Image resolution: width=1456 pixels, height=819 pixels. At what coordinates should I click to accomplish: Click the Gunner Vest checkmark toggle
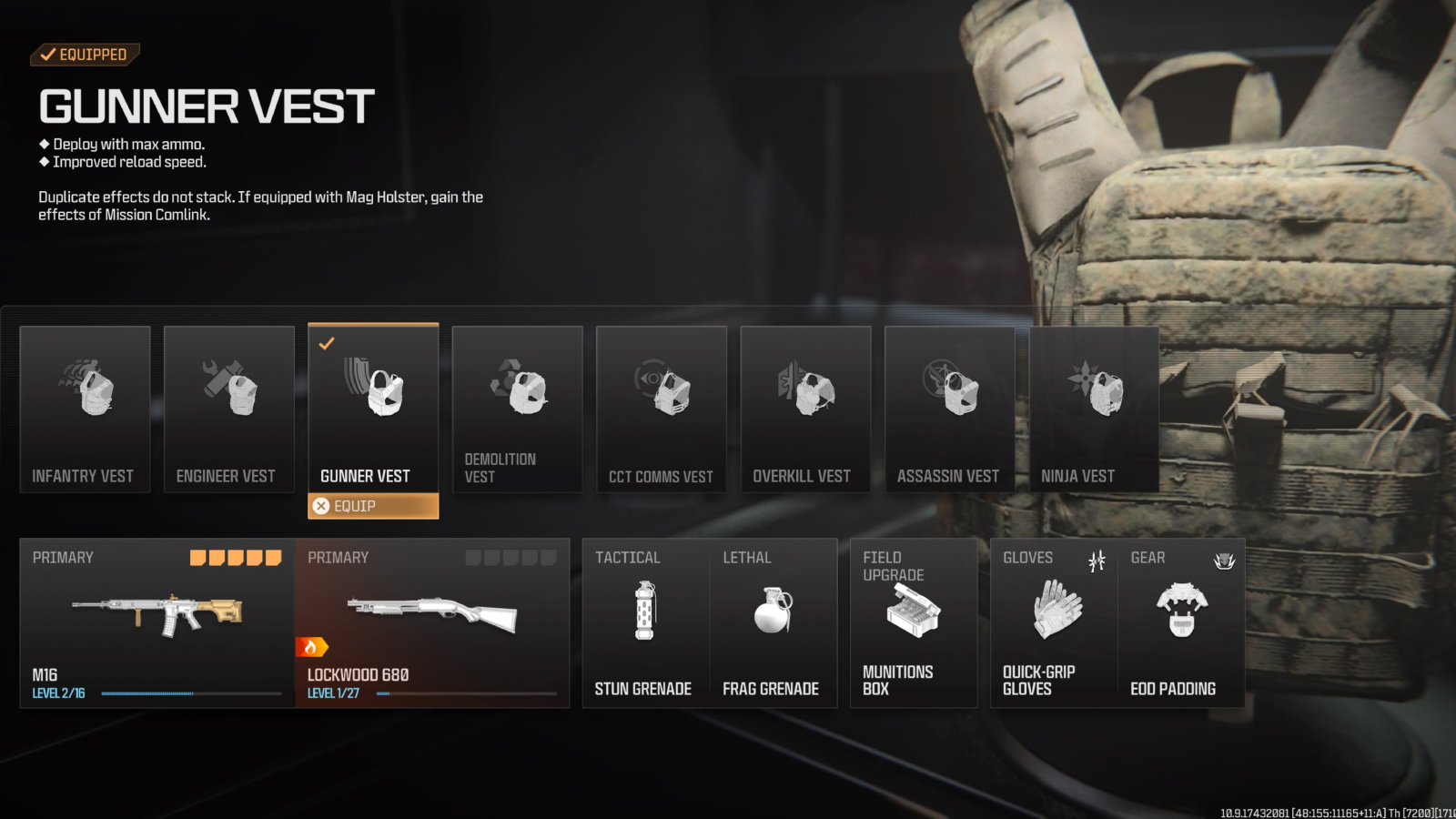[x=327, y=344]
